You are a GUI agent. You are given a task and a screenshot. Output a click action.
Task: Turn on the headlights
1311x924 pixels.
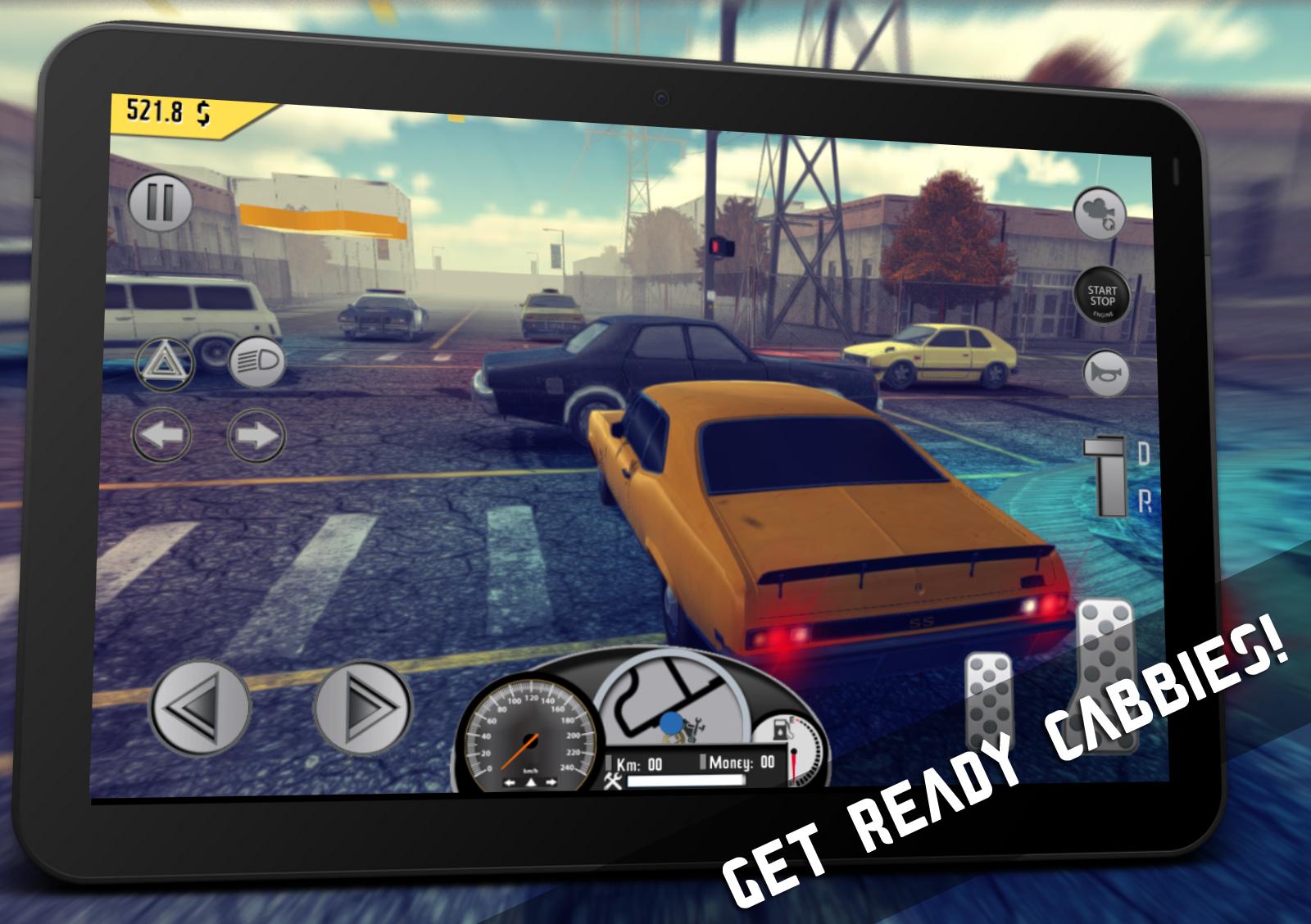[x=256, y=360]
